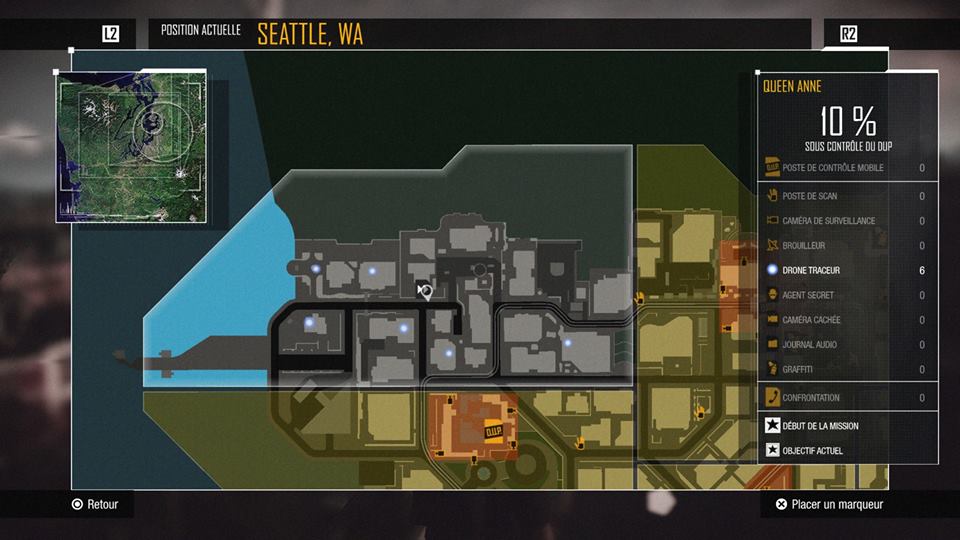Viewport: 960px width, 540px height.
Task: Select the Confrontation legend entry
Action: pos(811,398)
